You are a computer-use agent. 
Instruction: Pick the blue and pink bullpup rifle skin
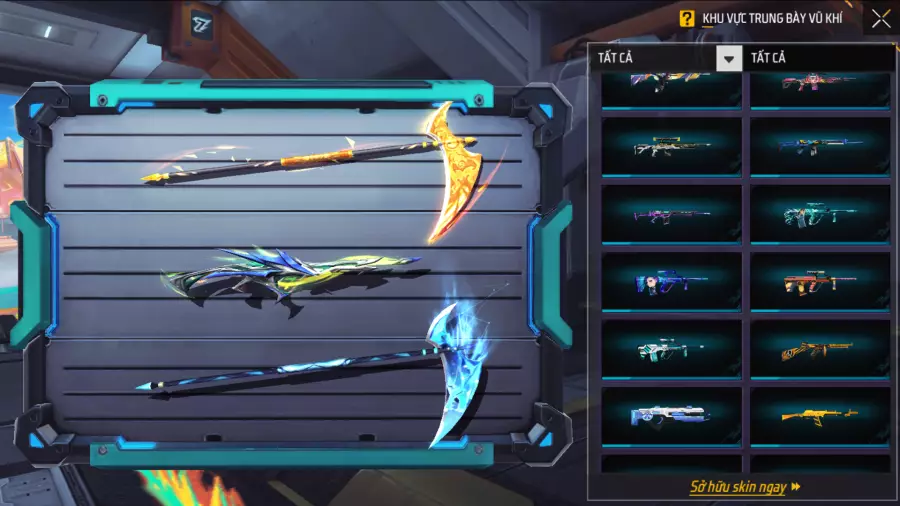pos(671,282)
